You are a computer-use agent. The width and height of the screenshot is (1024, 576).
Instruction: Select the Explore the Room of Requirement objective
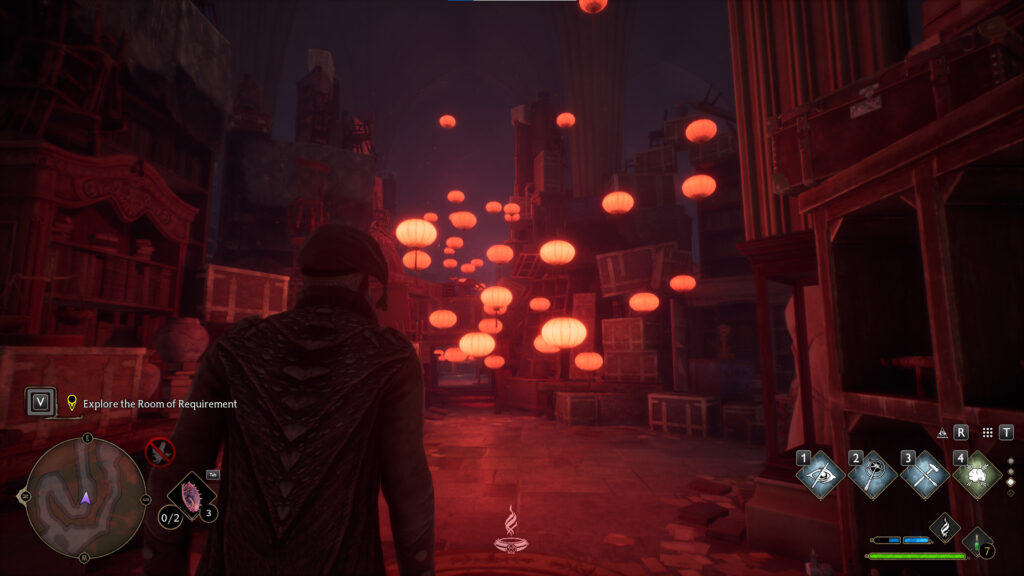(x=160, y=404)
